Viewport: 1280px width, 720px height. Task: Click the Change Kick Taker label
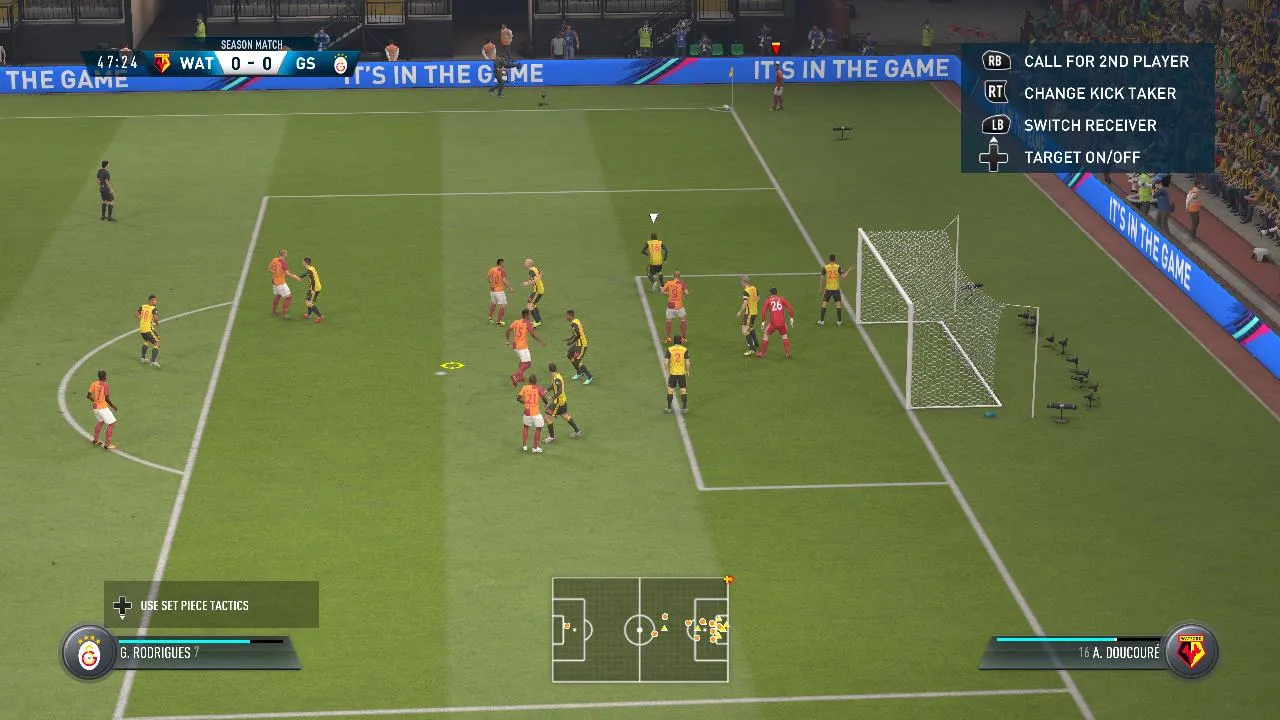pos(1099,93)
